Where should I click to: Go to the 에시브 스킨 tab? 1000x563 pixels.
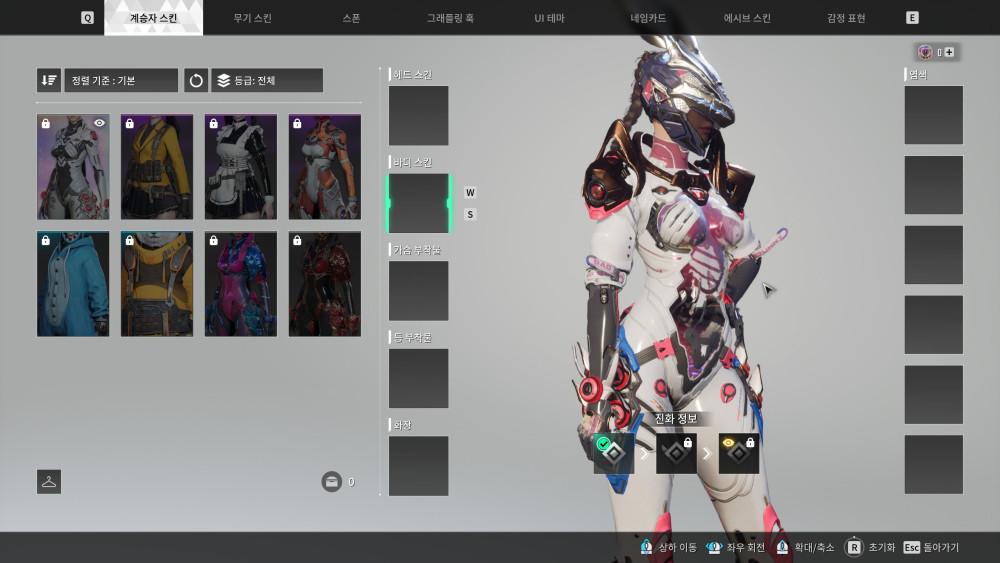tap(747, 18)
